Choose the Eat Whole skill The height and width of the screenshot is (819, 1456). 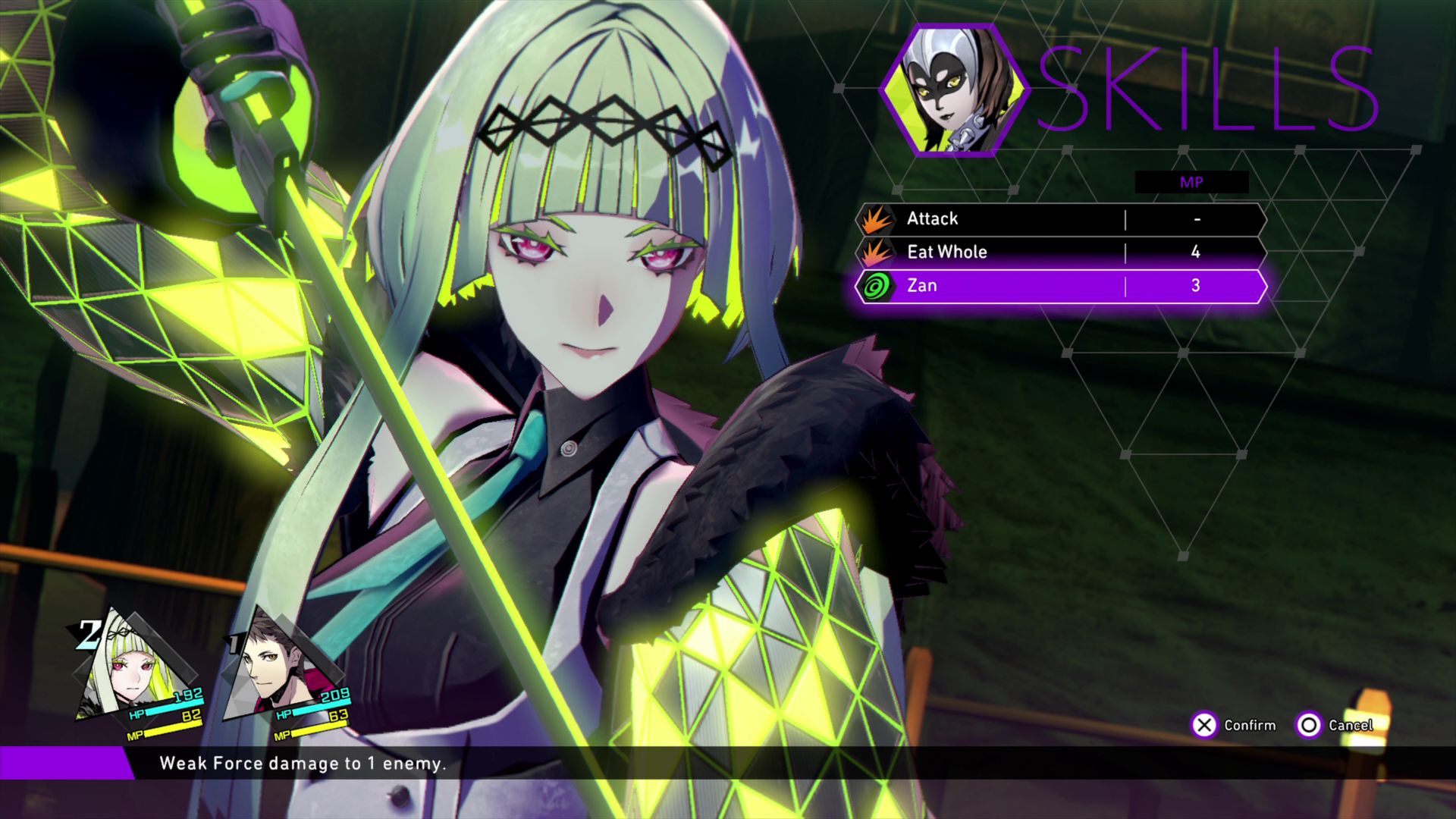1060,253
